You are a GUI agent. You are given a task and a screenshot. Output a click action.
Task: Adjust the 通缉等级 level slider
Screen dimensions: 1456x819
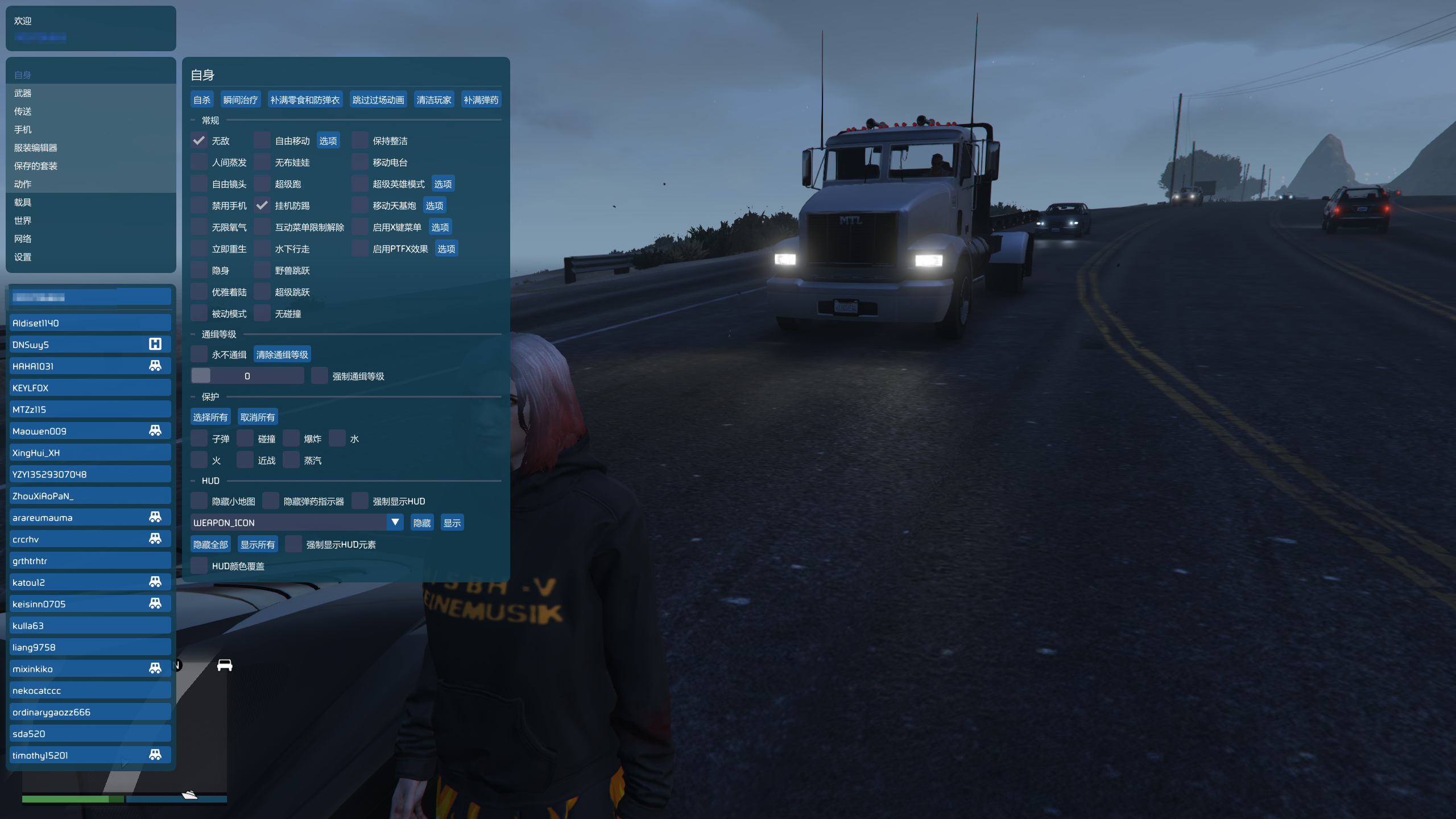coord(247,375)
